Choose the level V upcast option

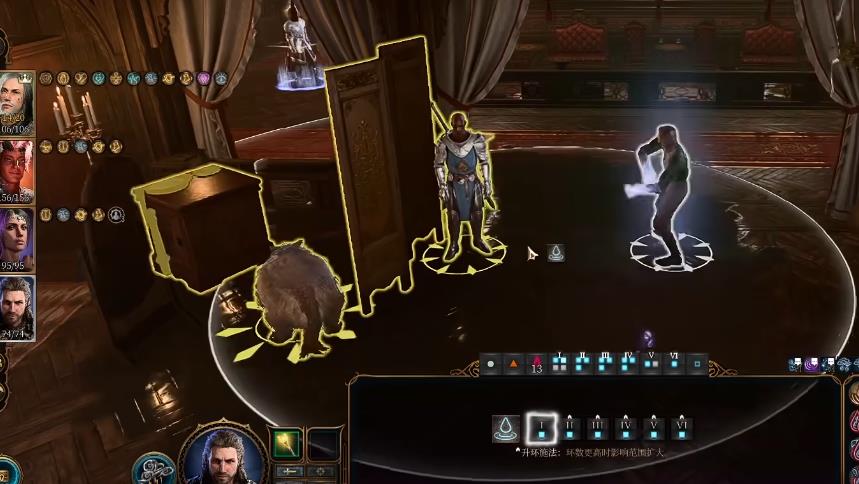coord(654,430)
